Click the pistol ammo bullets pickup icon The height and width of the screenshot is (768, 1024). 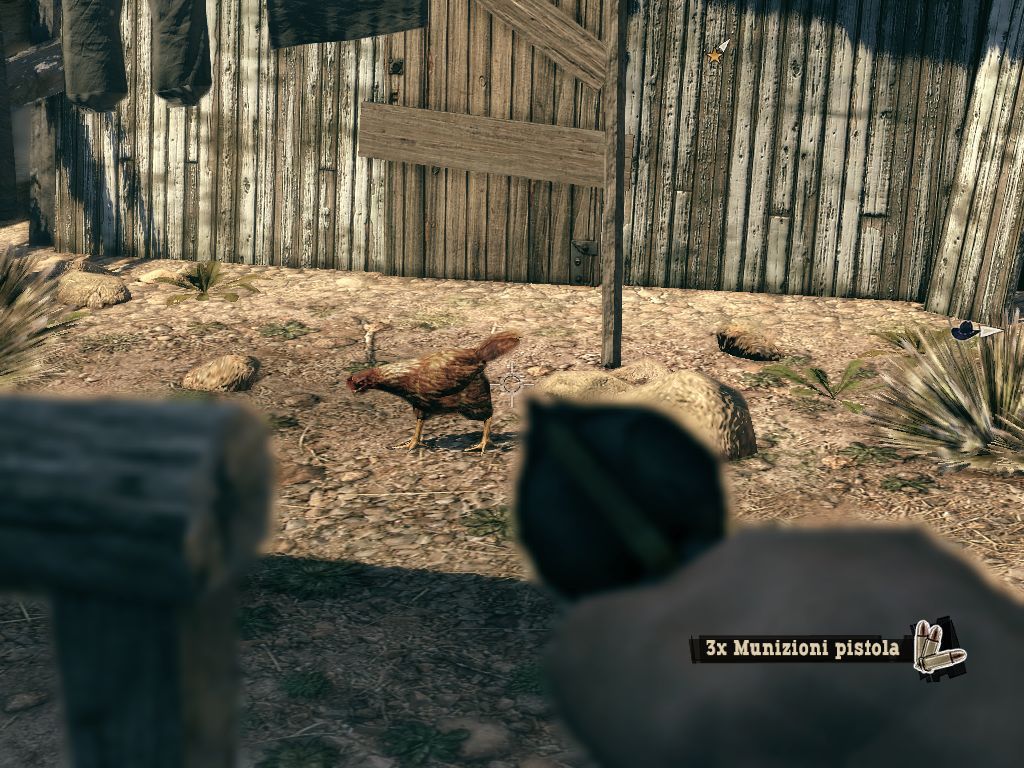(937, 648)
